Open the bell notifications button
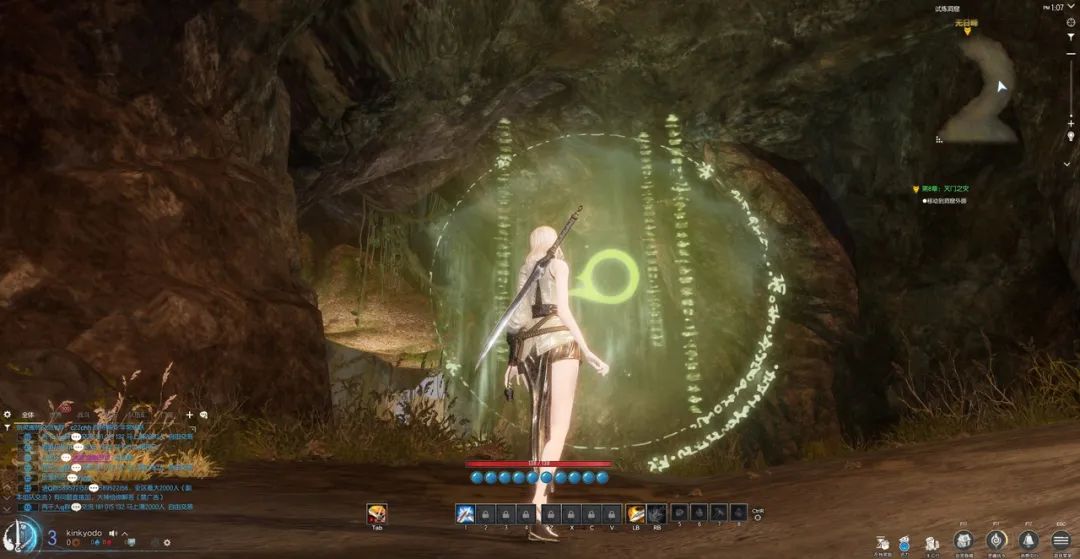 pyautogui.click(x=1027, y=540)
